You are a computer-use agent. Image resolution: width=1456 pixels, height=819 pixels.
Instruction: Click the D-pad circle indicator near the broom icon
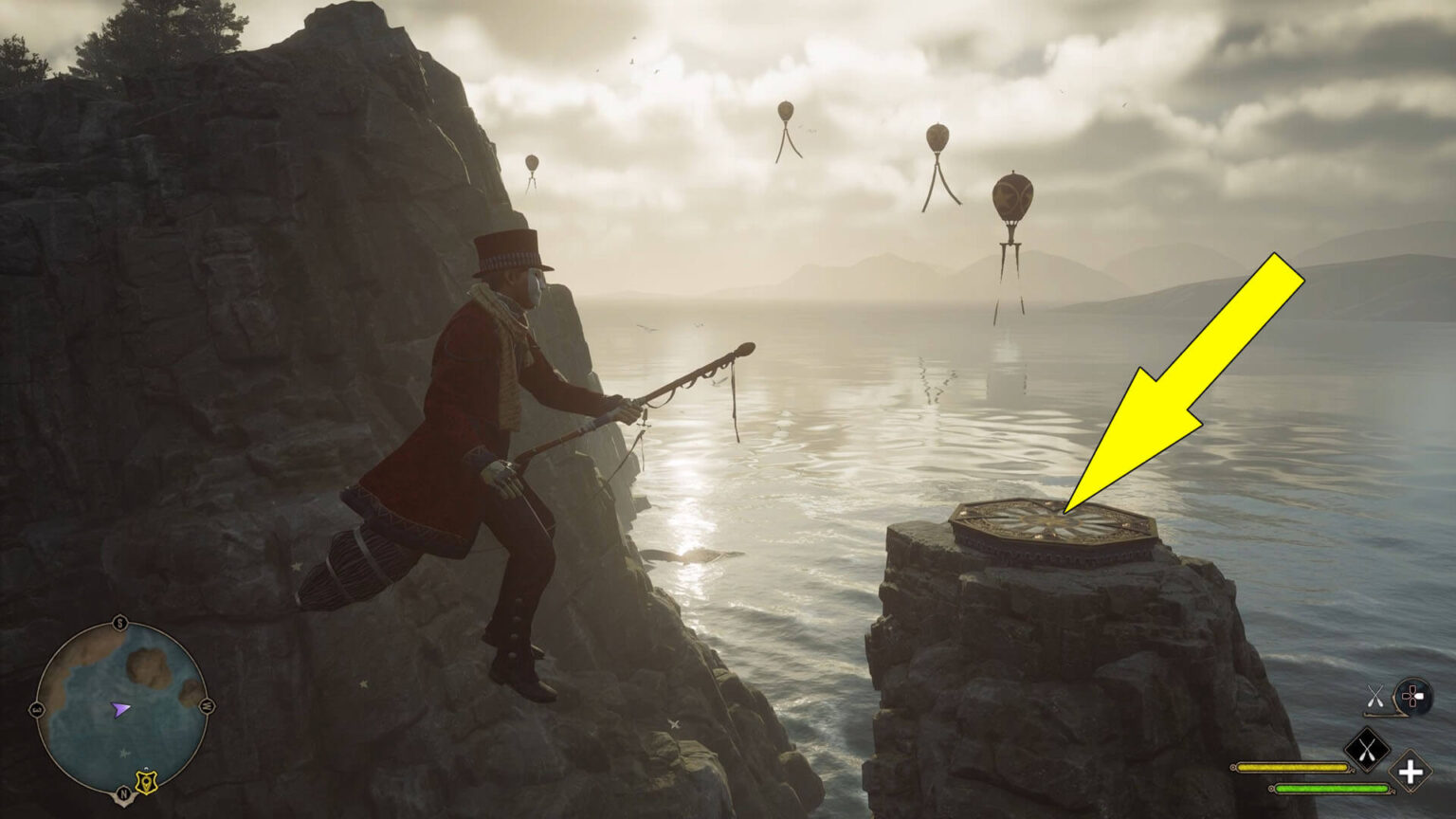tap(1413, 696)
